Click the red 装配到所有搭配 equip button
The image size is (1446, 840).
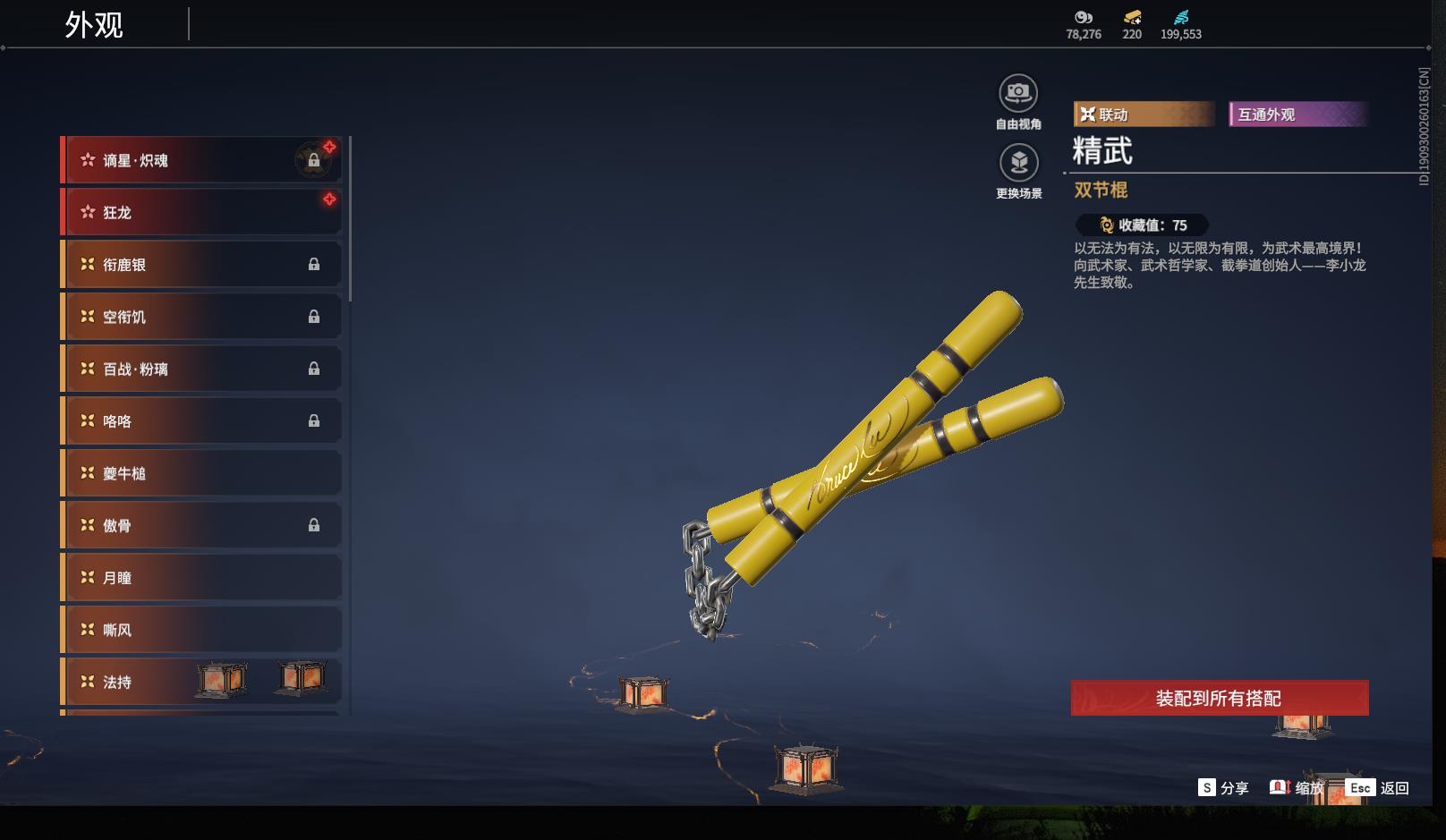point(1219,698)
